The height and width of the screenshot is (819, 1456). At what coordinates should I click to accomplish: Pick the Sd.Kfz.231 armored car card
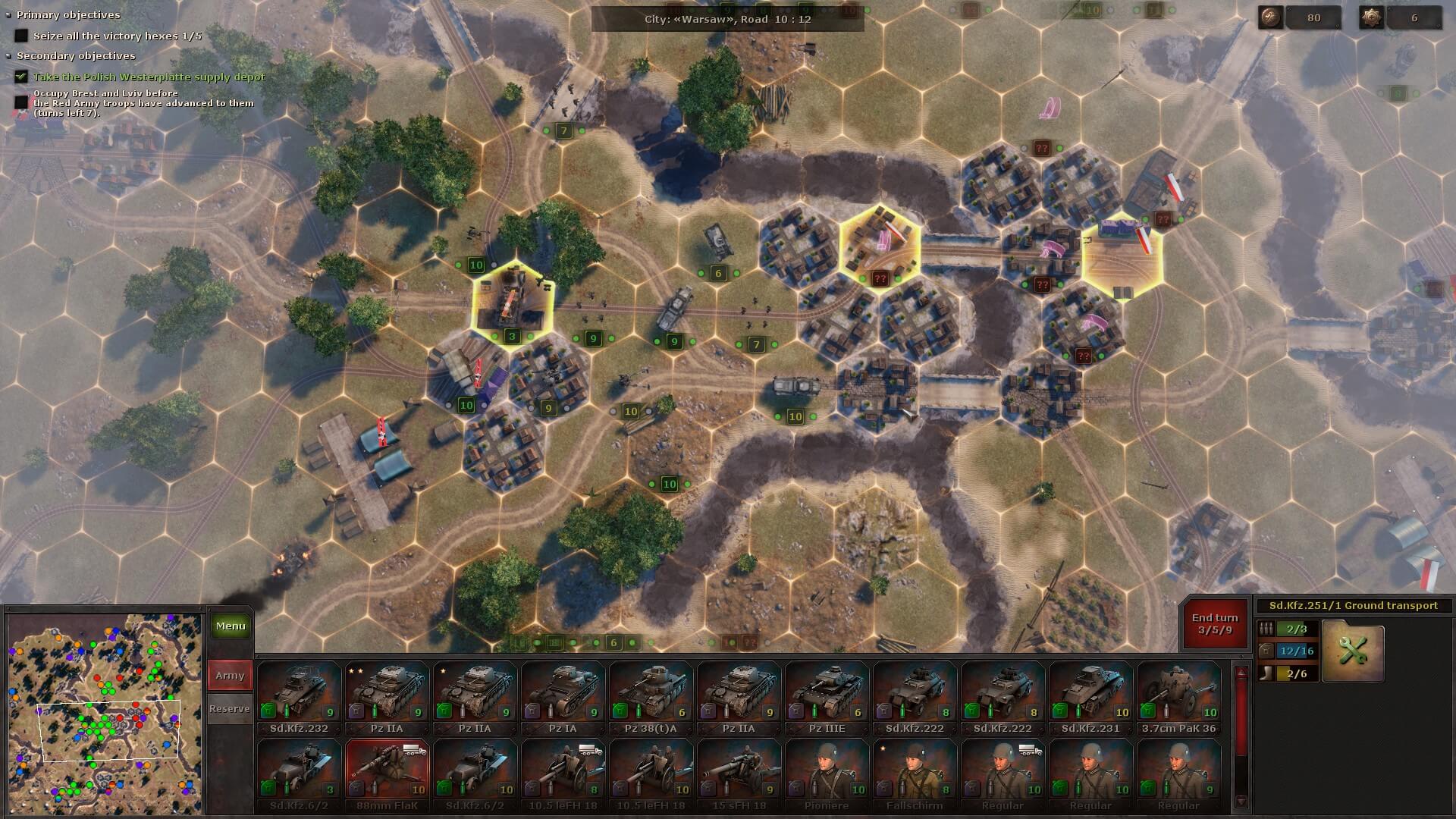[1090, 698]
